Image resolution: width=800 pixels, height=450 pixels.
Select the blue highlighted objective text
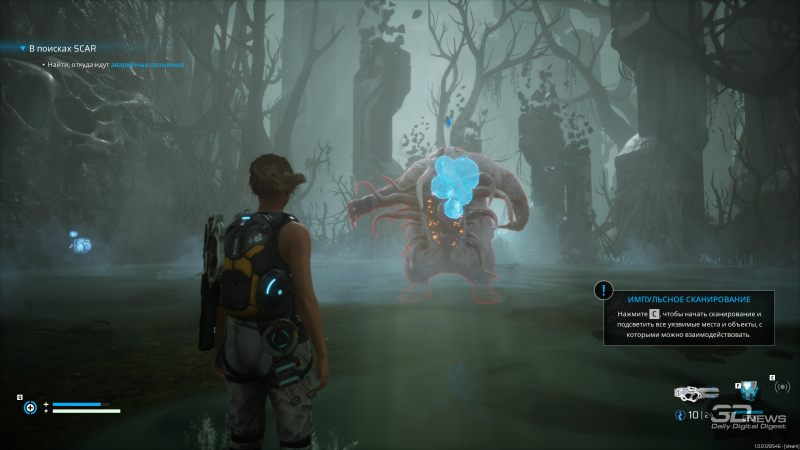146,64
